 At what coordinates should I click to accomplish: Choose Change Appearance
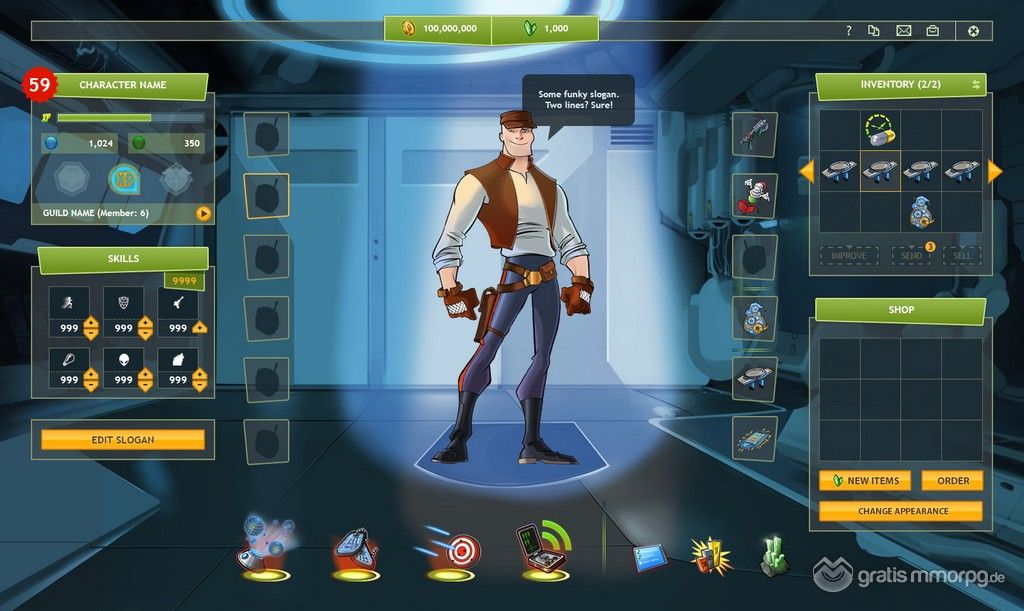[x=901, y=511]
